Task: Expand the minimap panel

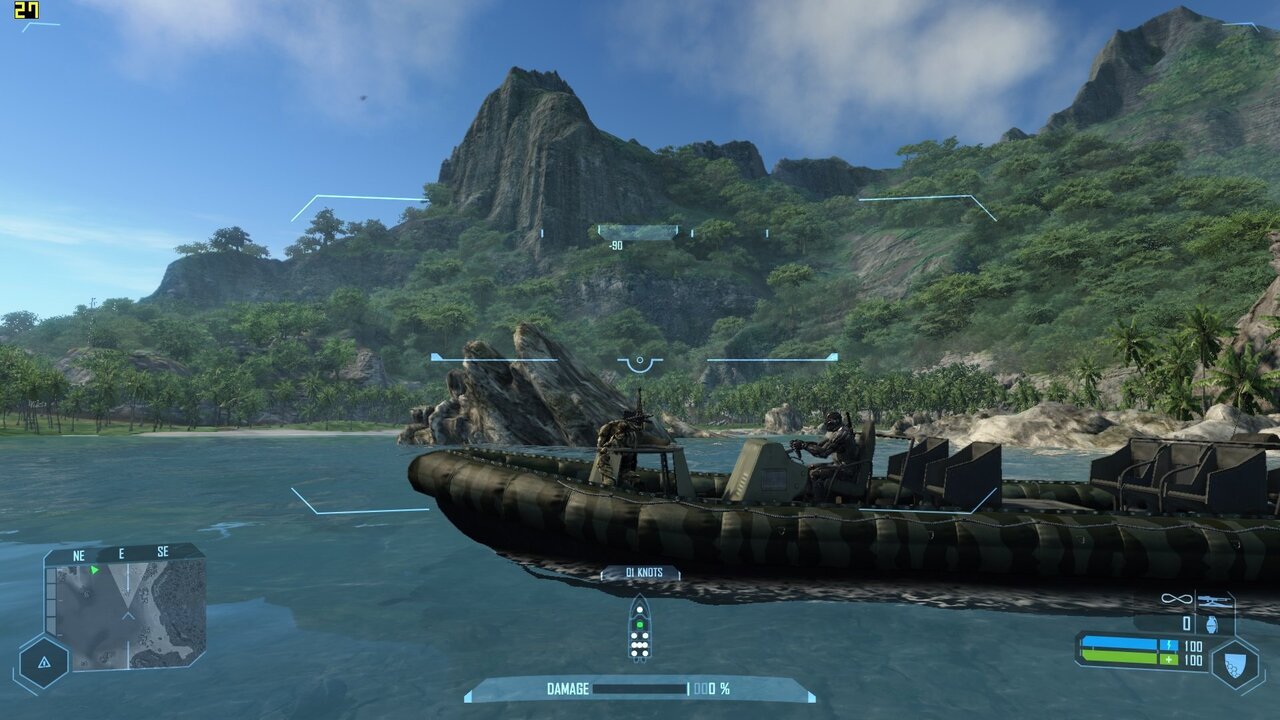Action: (120, 610)
